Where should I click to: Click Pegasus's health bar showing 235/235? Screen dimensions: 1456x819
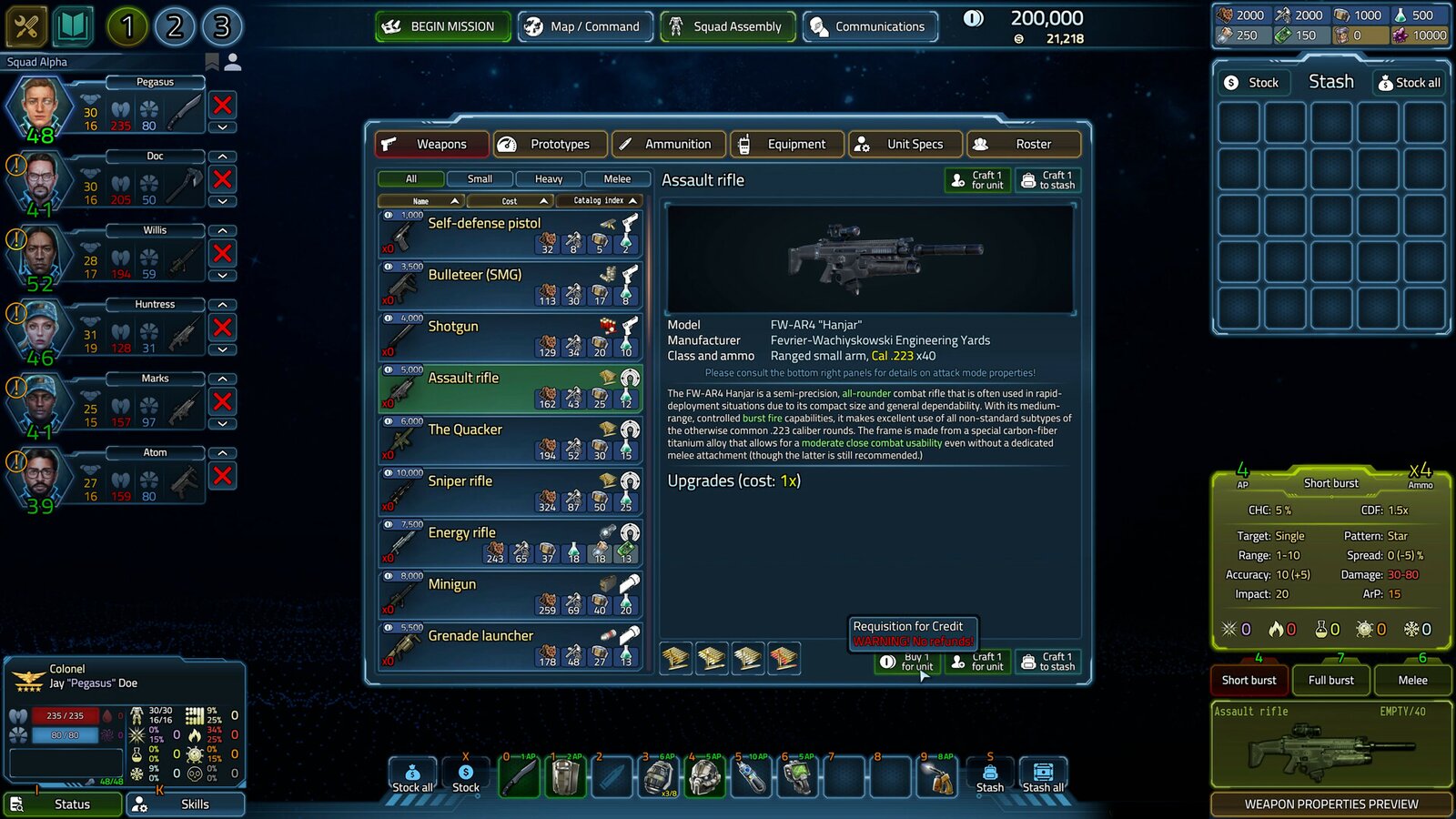(x=67, y=716)
